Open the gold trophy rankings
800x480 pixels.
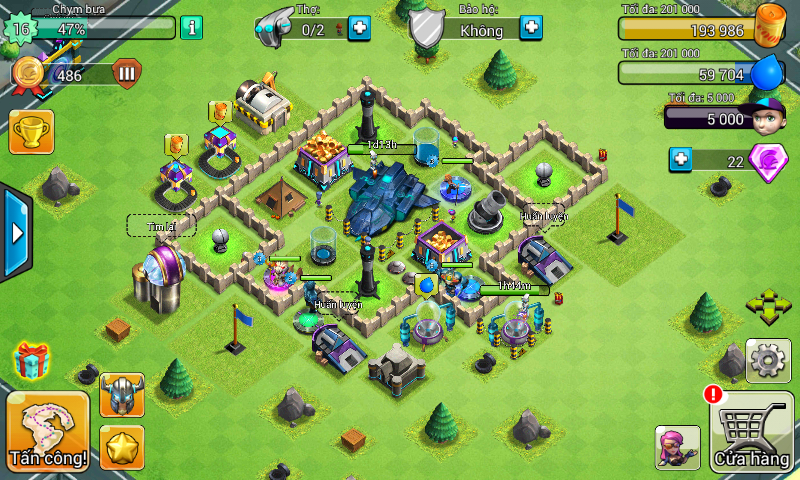click(x=31, y=131)
